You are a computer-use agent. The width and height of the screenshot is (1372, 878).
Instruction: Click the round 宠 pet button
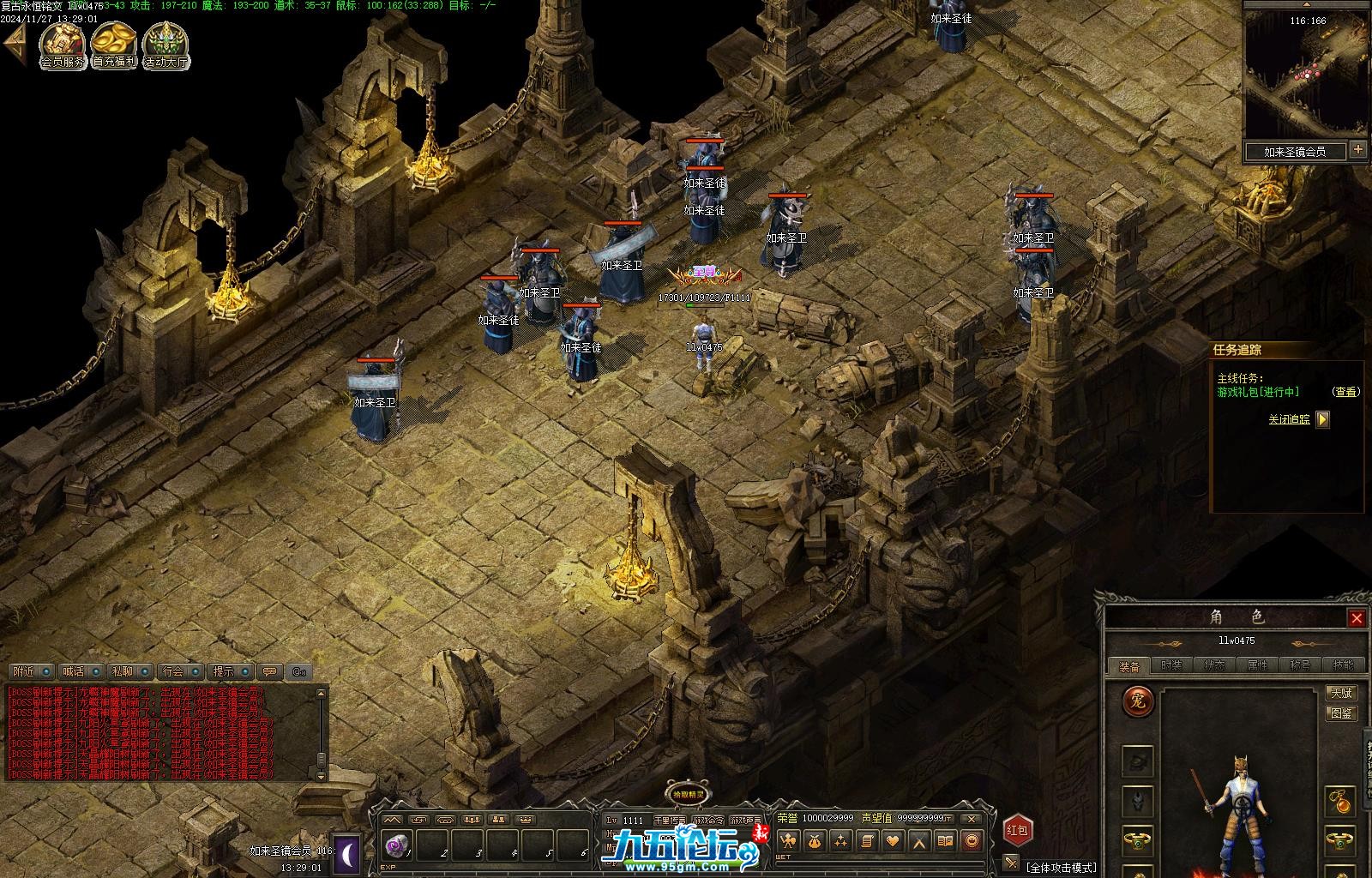tap(1139, 702)
